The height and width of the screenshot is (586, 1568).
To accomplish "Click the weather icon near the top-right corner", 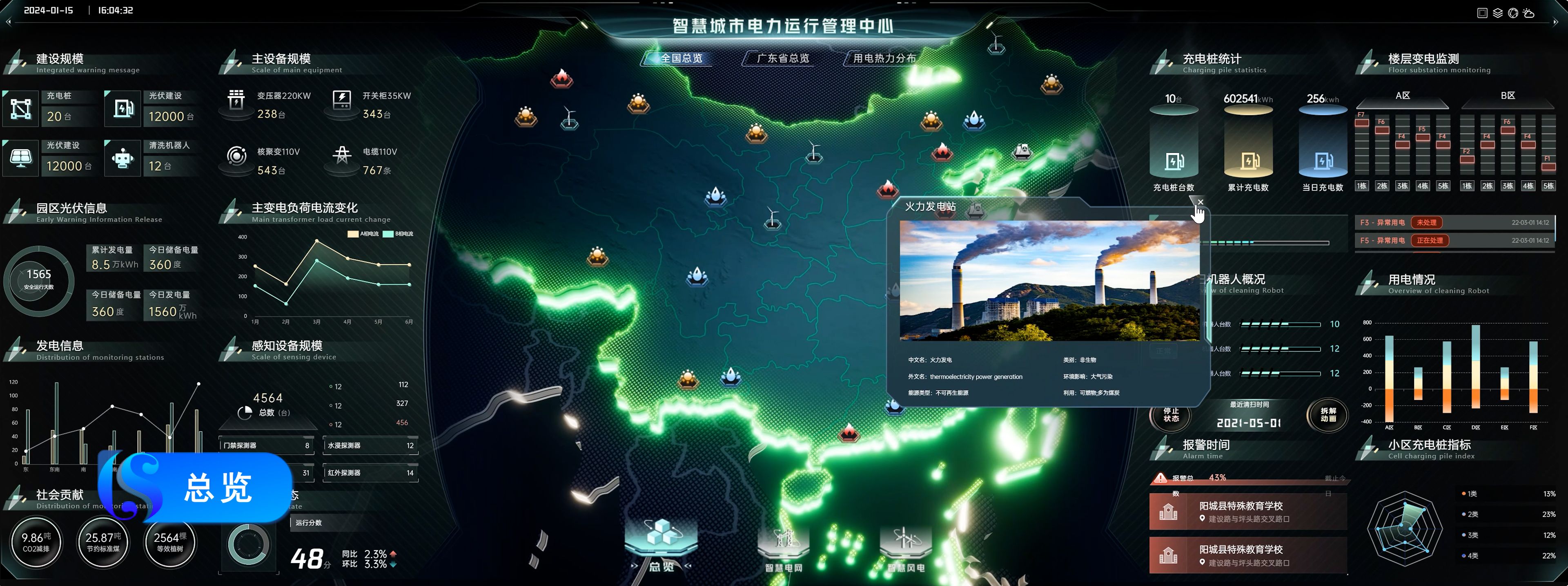I will [x=1529, y=13].
